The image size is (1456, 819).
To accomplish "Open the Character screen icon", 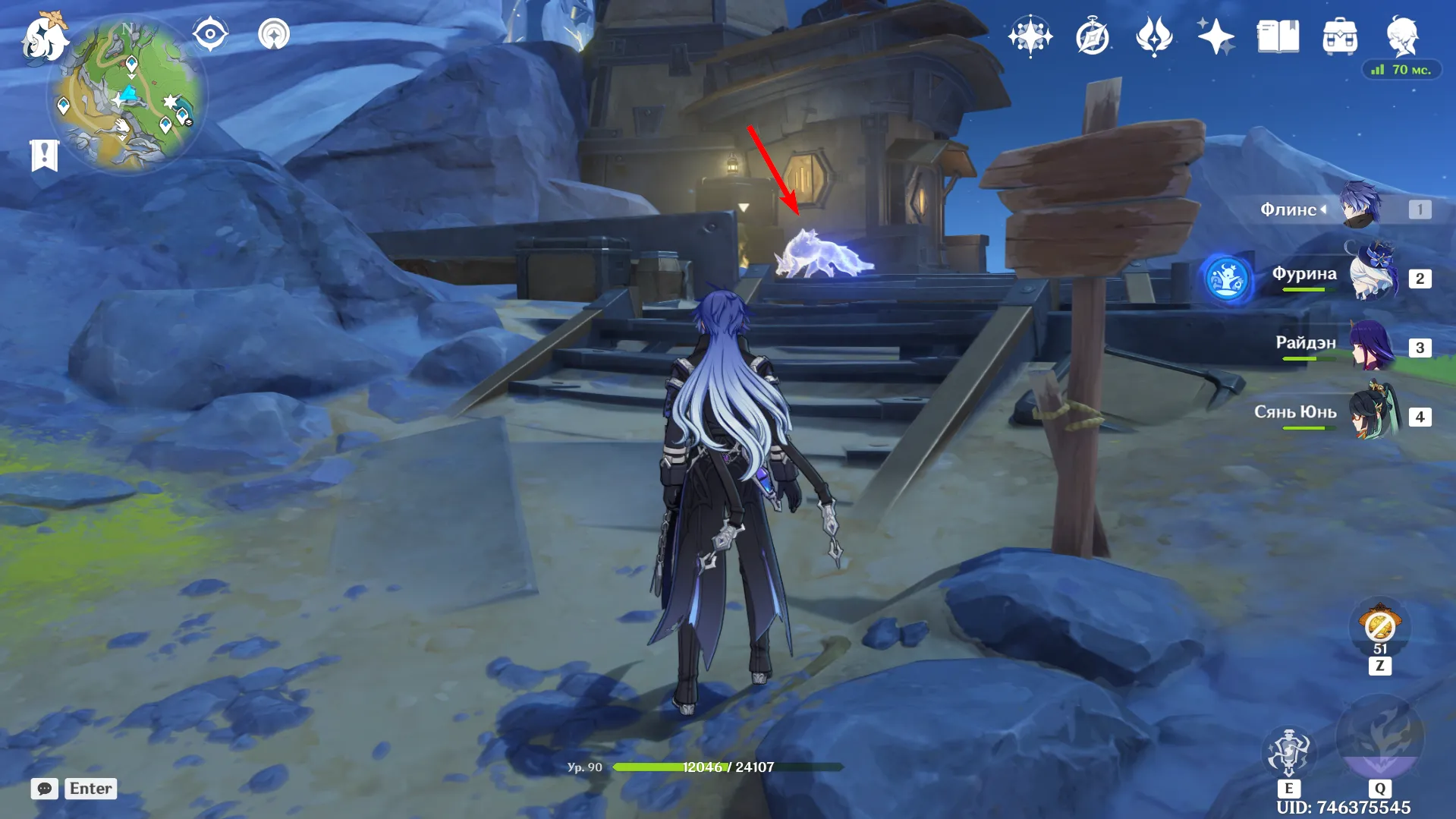I will pyautogui.click(x=1402, y=35).
